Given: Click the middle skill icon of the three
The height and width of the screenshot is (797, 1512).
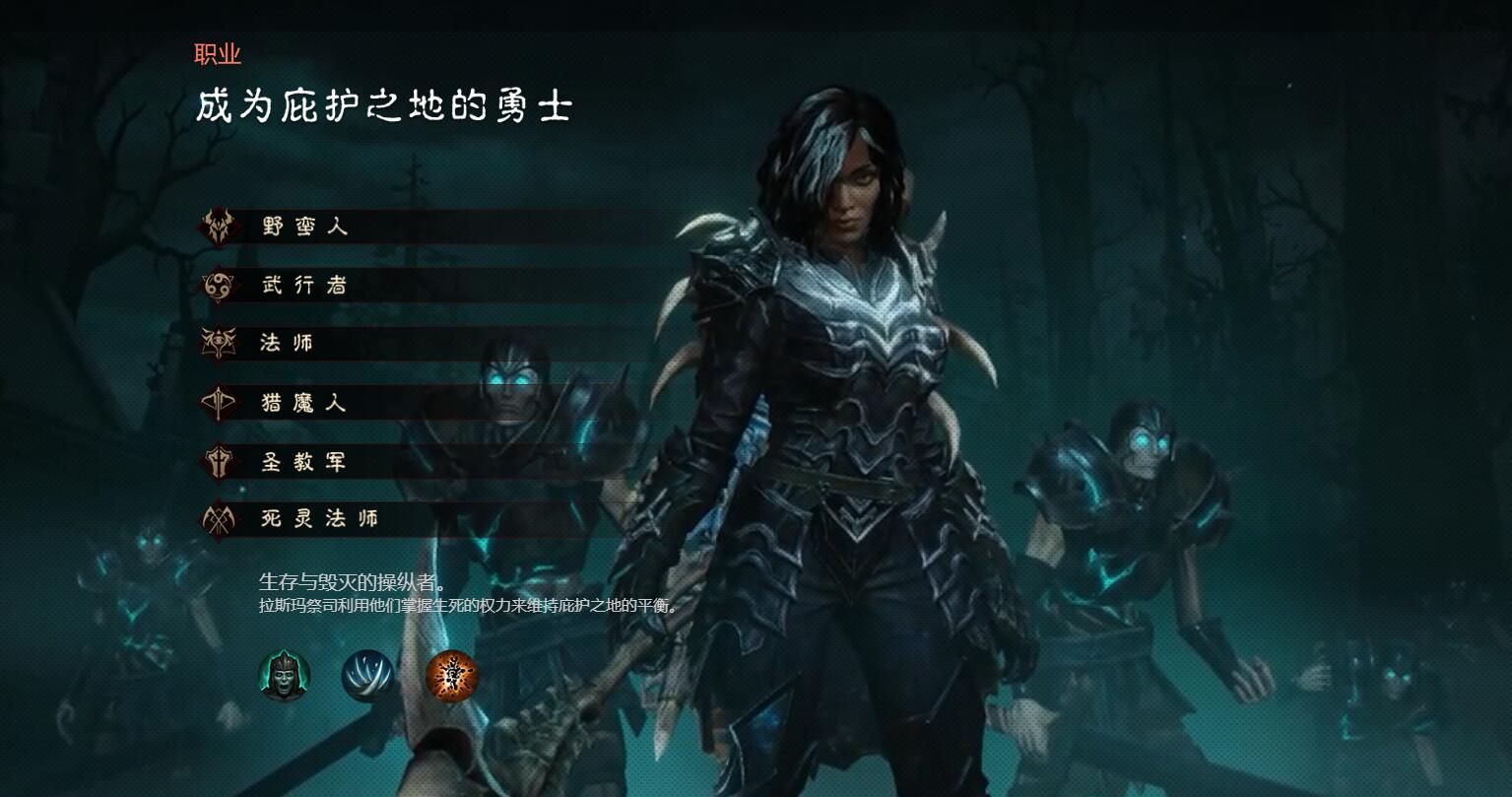Looking at the screenshot, I should pyautogui.click(x=368, y=677).
